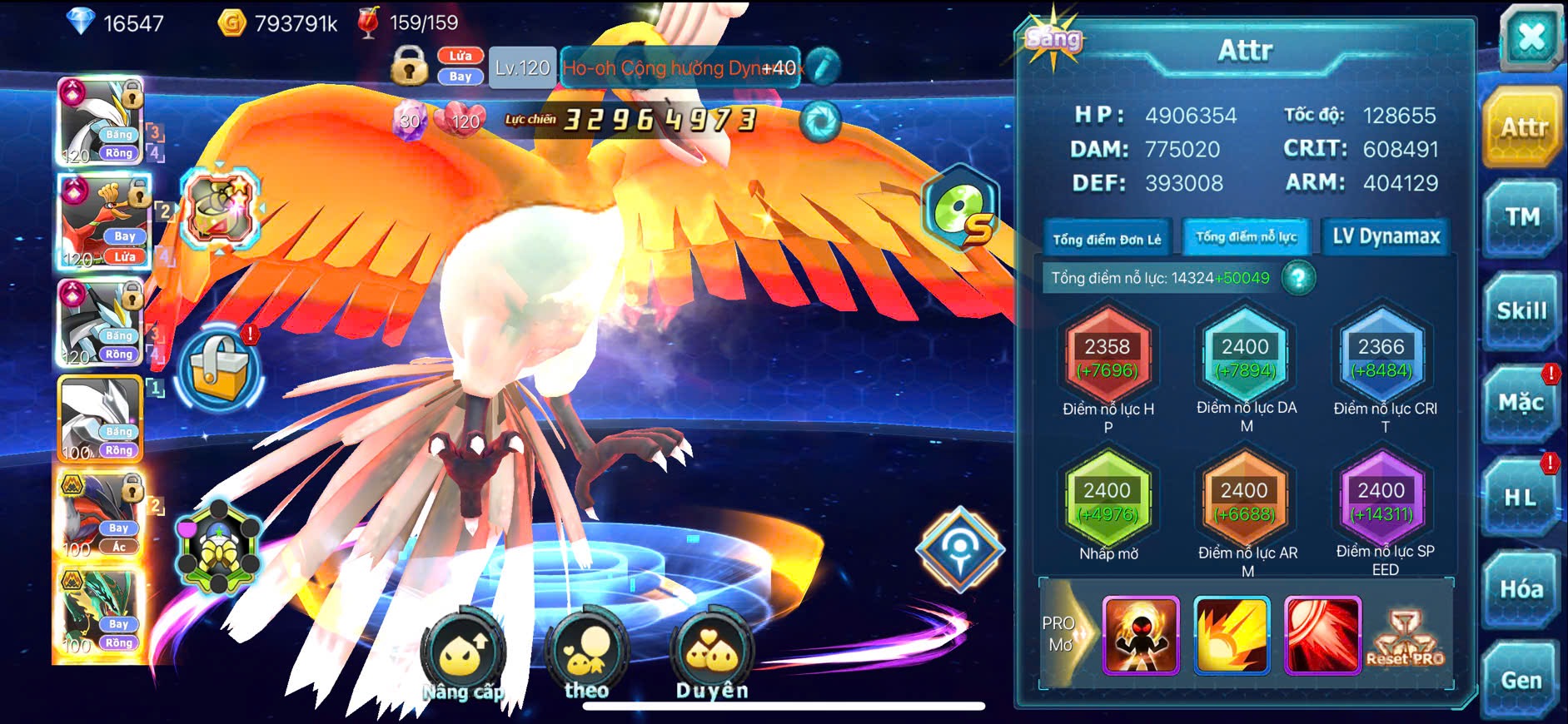Open the Skill side tab
This screenshot has width=1568, height=724.
tap(1521, 311)
